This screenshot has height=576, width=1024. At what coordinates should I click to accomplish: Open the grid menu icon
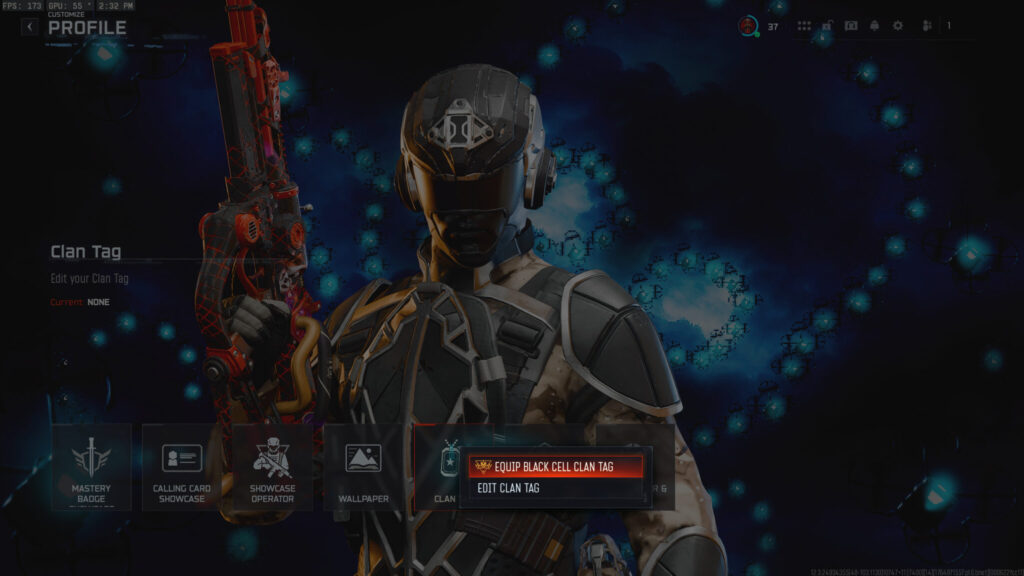pos(804,26)
